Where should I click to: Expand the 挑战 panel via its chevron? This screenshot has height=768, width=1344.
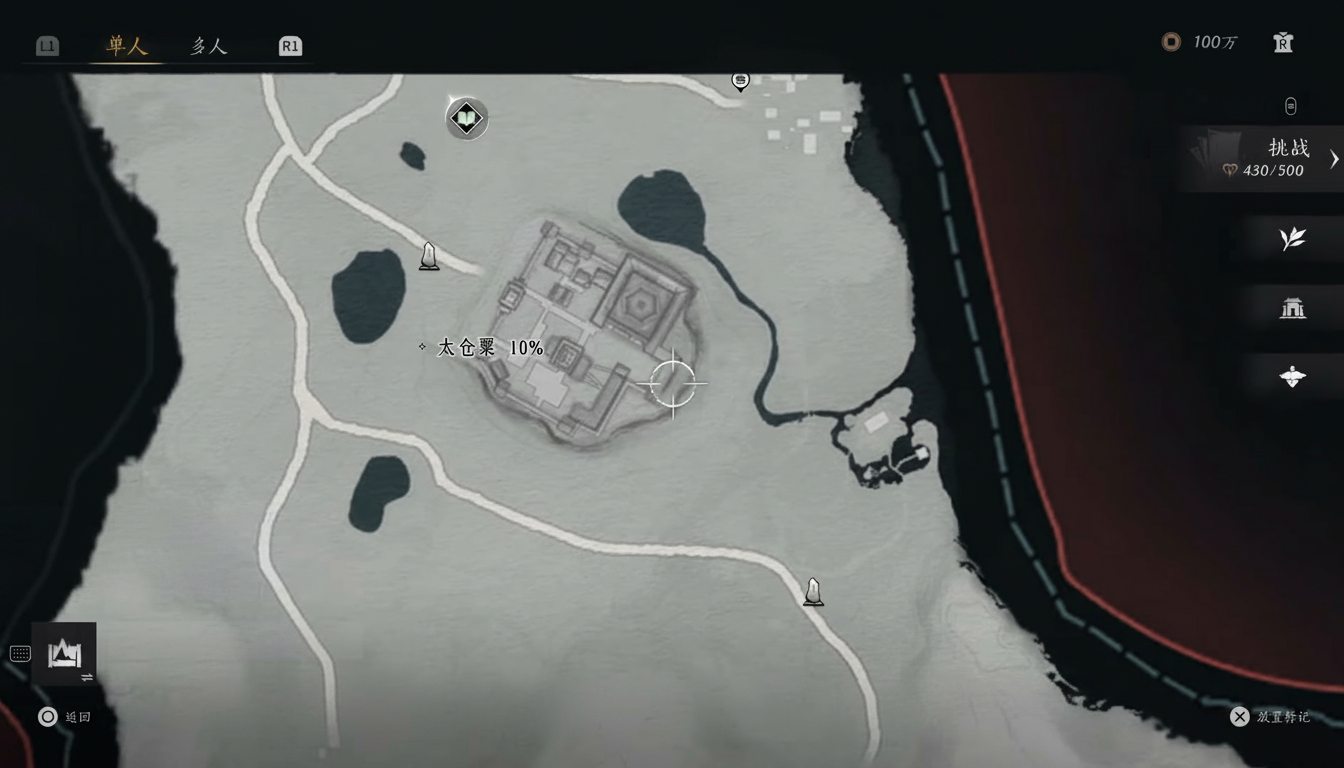click(x=1333, y=158)
